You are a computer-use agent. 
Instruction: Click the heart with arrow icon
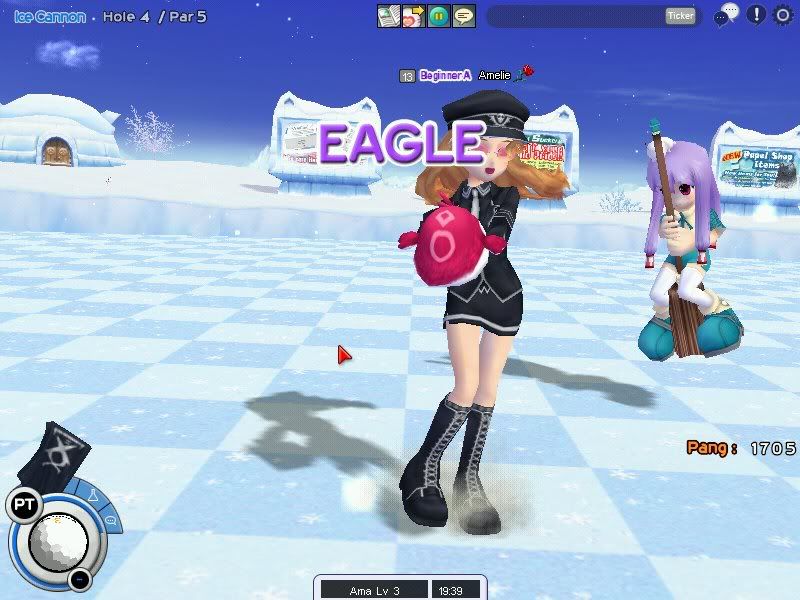[x=413, y=16]
